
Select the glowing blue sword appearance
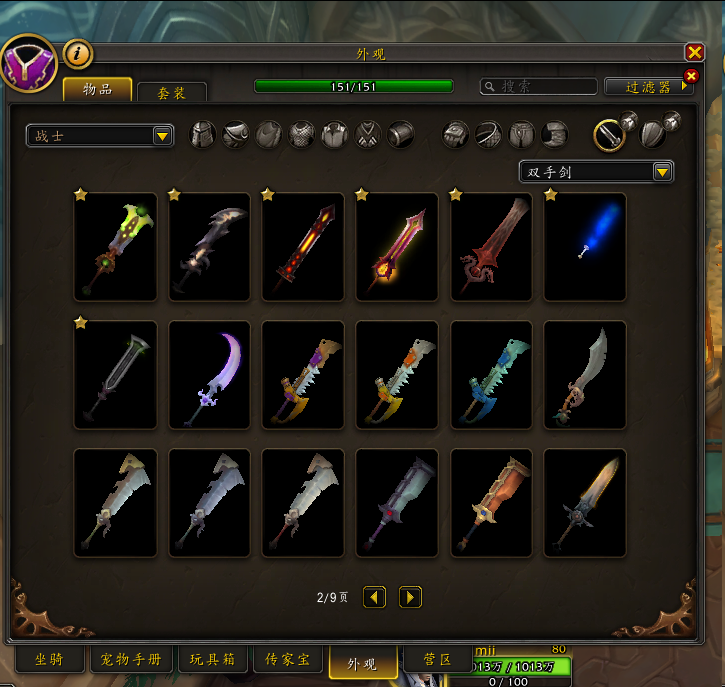coord(585,247)
